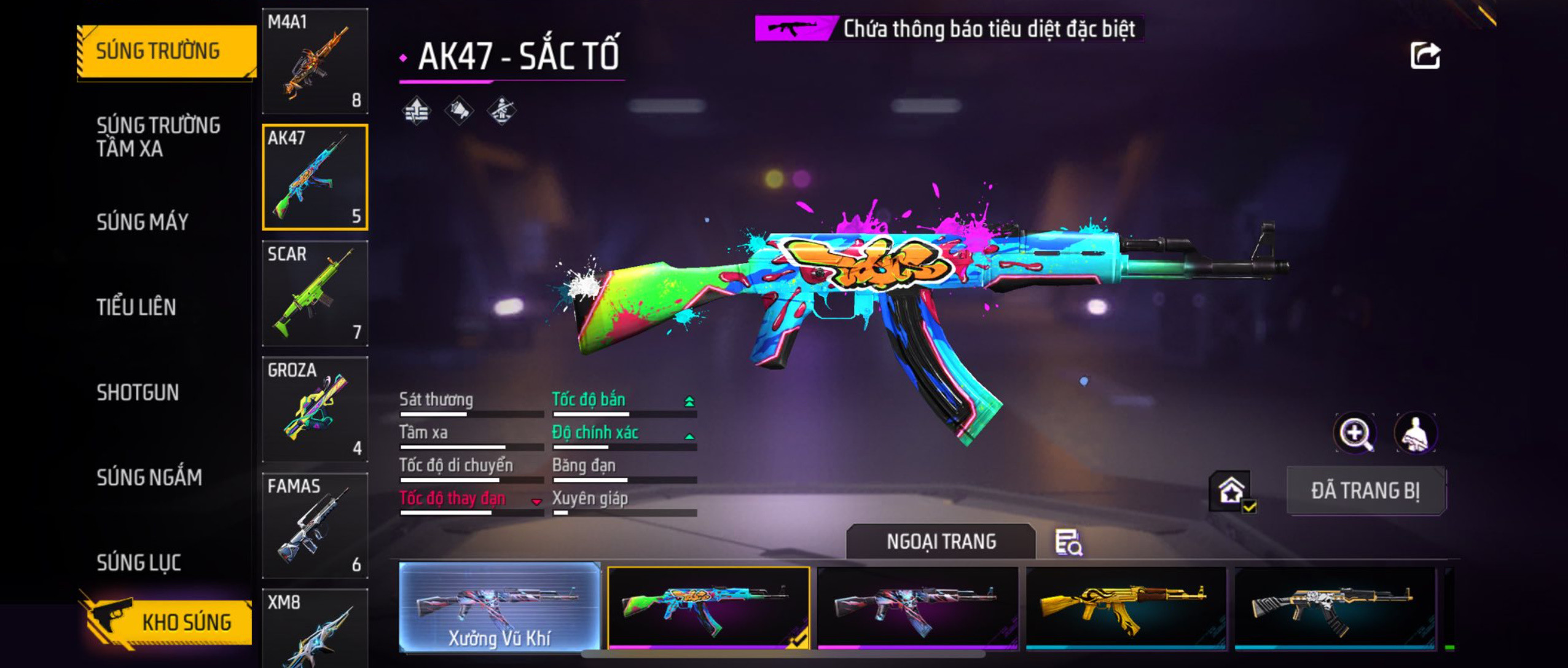Click the share icon

[x=1425, y=56]
